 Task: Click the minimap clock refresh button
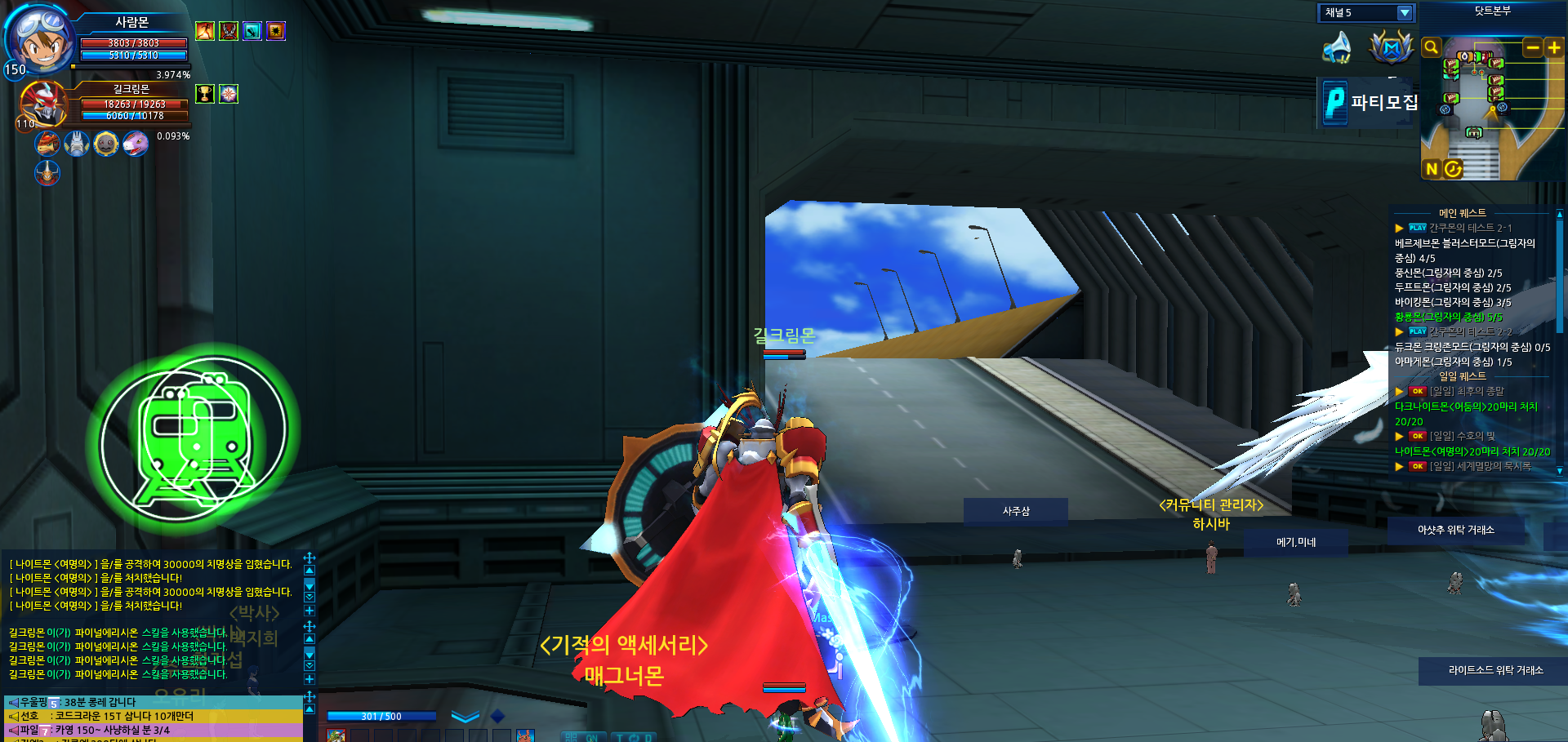(x=1453, y=169)
